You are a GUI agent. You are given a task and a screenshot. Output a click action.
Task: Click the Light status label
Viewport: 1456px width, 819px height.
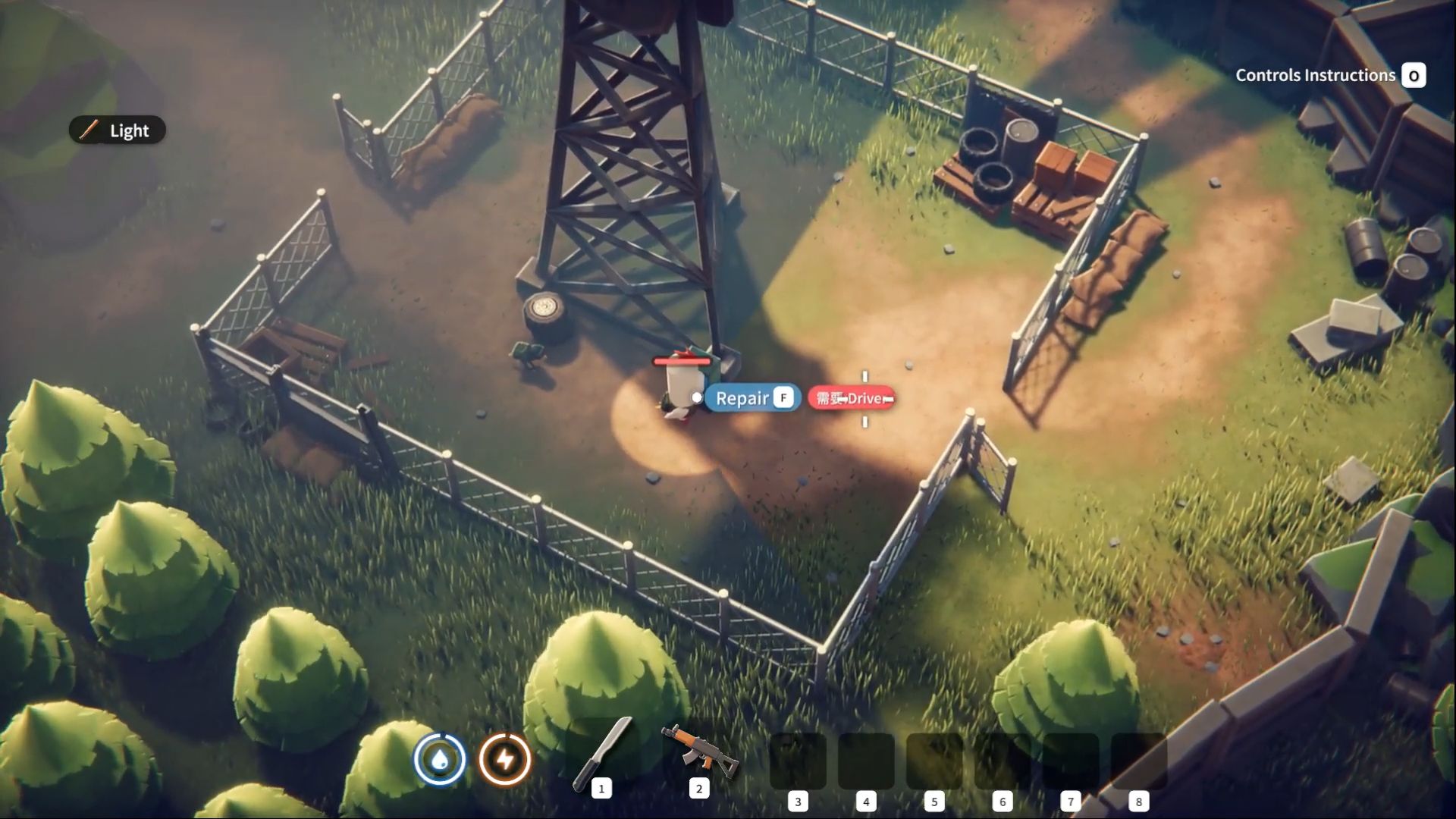127,130
